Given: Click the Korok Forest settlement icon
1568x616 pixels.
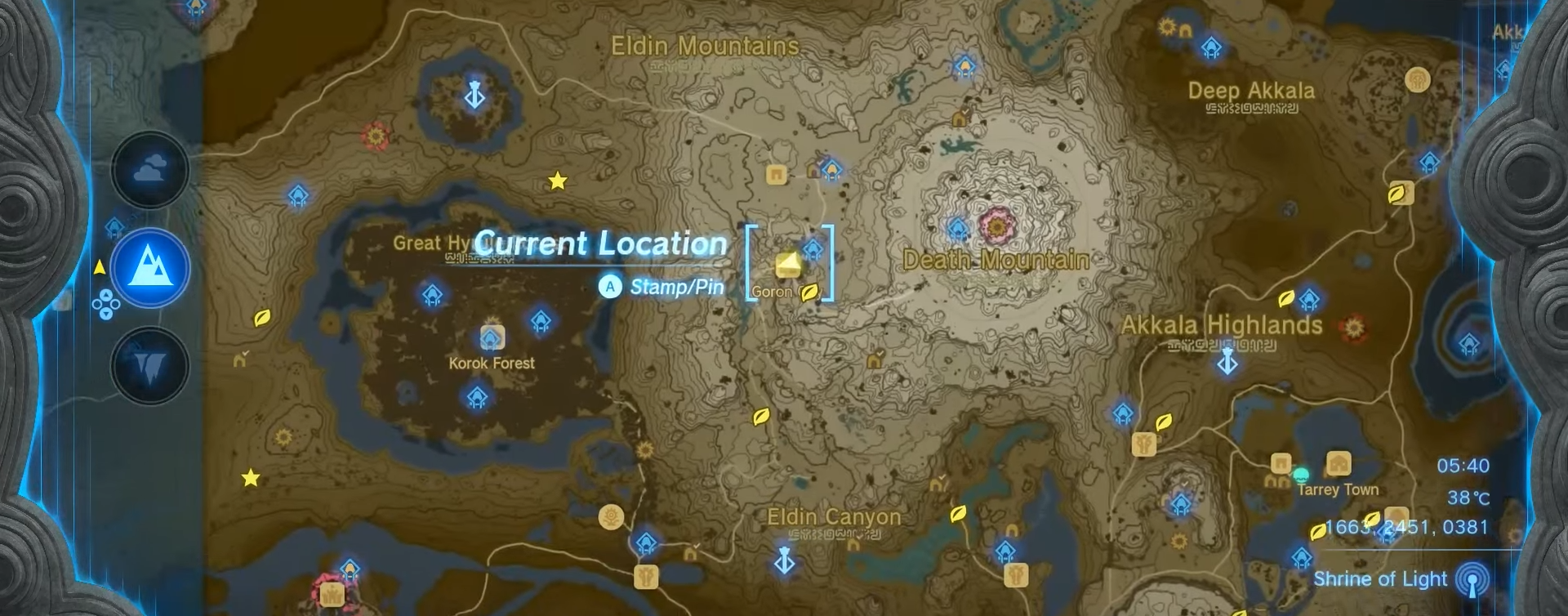Looking at the screenshot, I should [491, 337].
